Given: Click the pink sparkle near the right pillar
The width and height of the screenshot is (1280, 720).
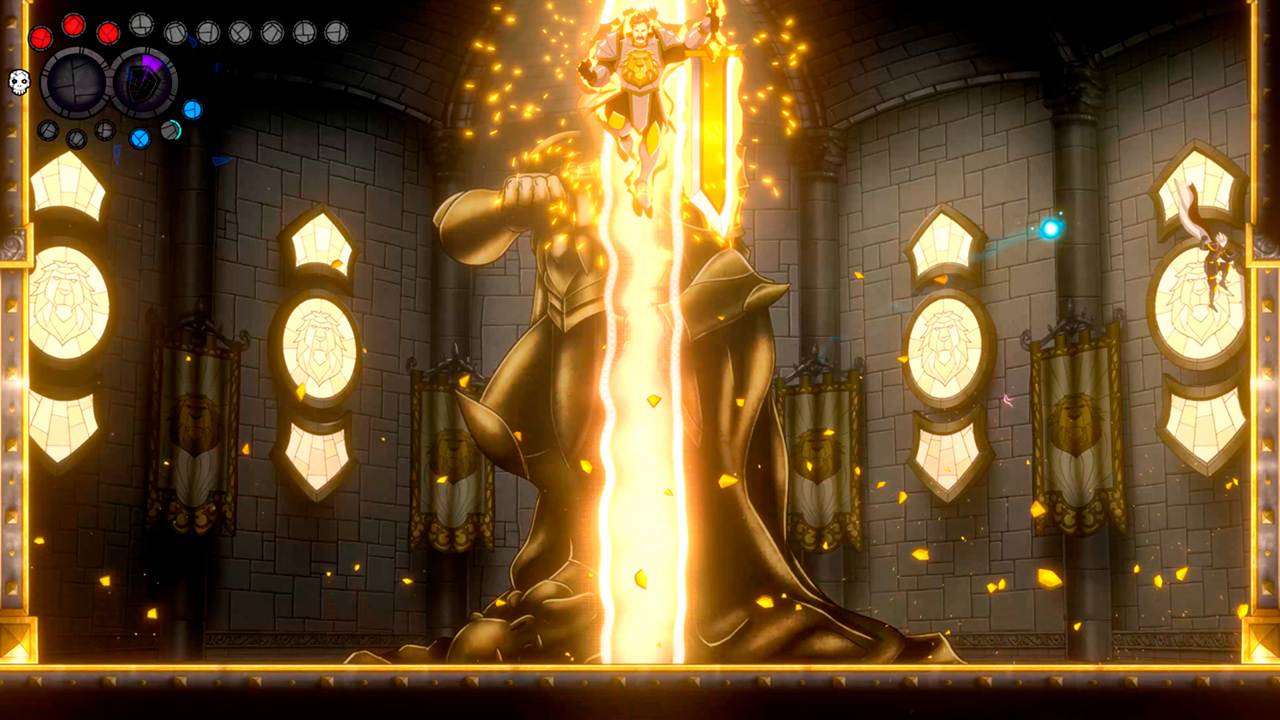Looking at the screenshot, I should click(1007, 400).
